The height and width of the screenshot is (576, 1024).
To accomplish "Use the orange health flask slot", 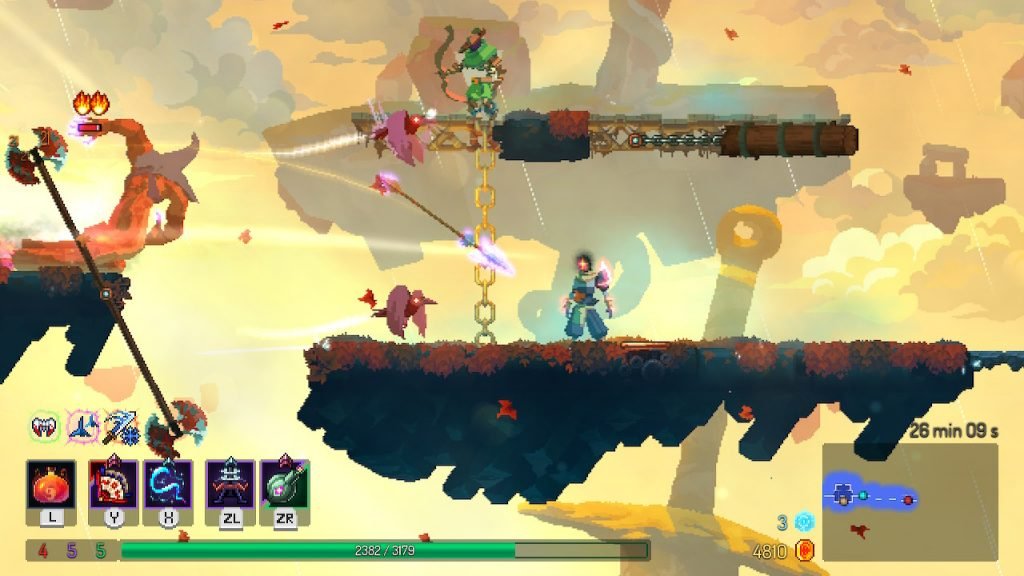I will click(x=51, y=485).
